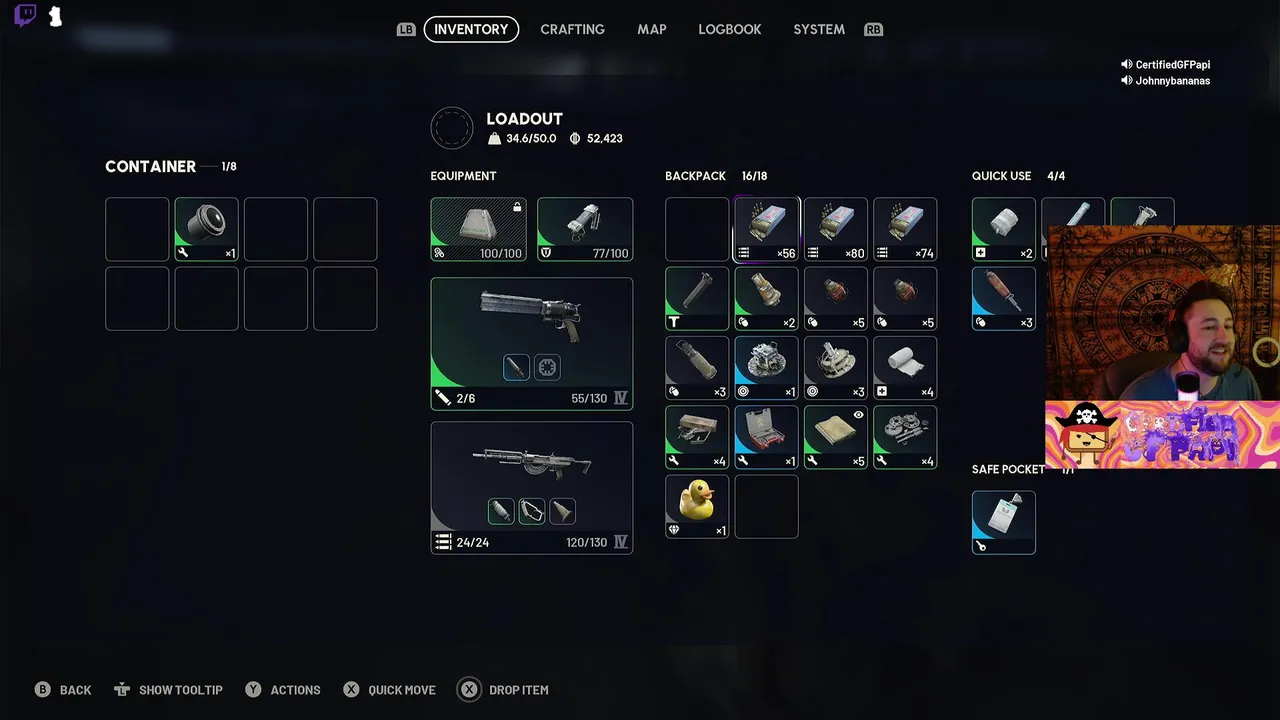
Task: Pick the ammo box stack of 56
Action: [x=767, y=229]
